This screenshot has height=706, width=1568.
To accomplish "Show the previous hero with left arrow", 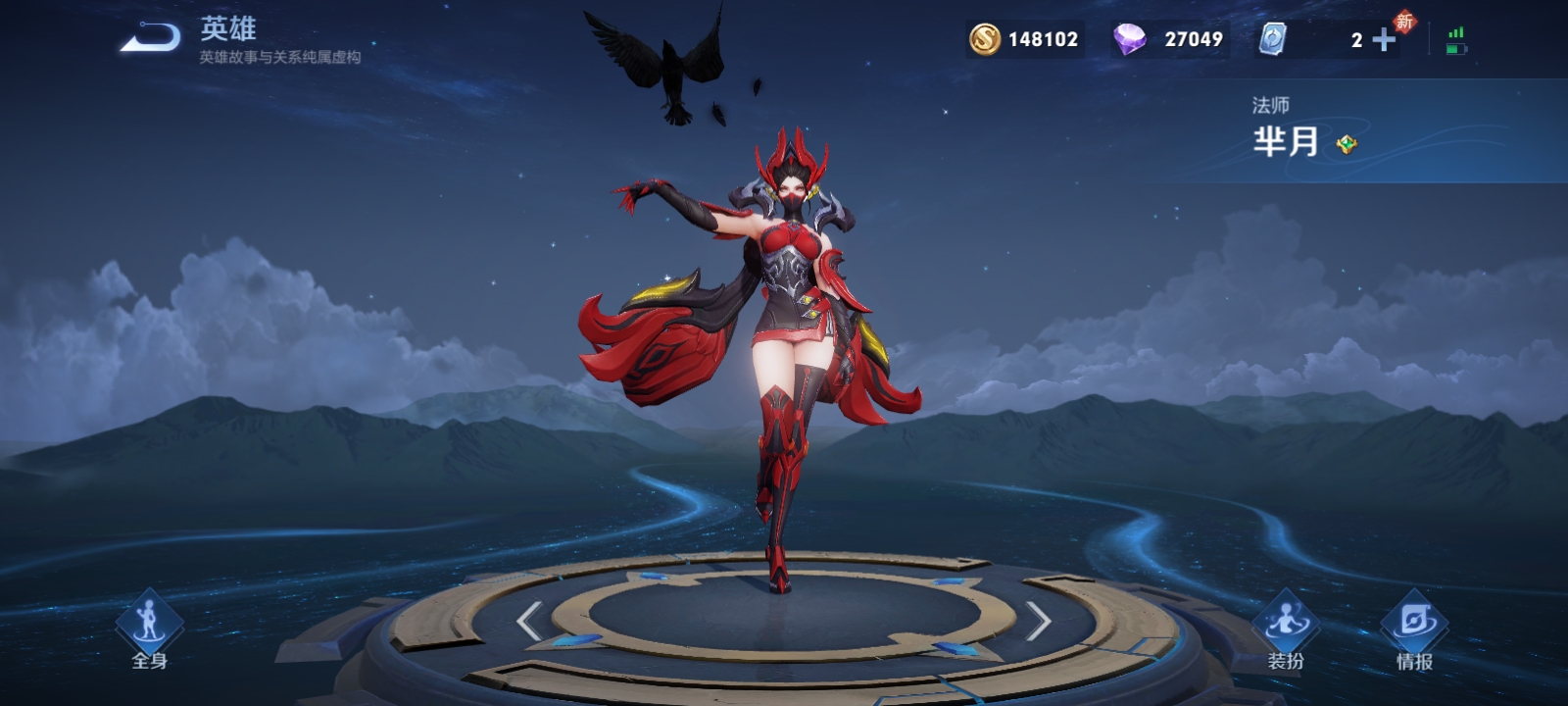I will (529, 621).
